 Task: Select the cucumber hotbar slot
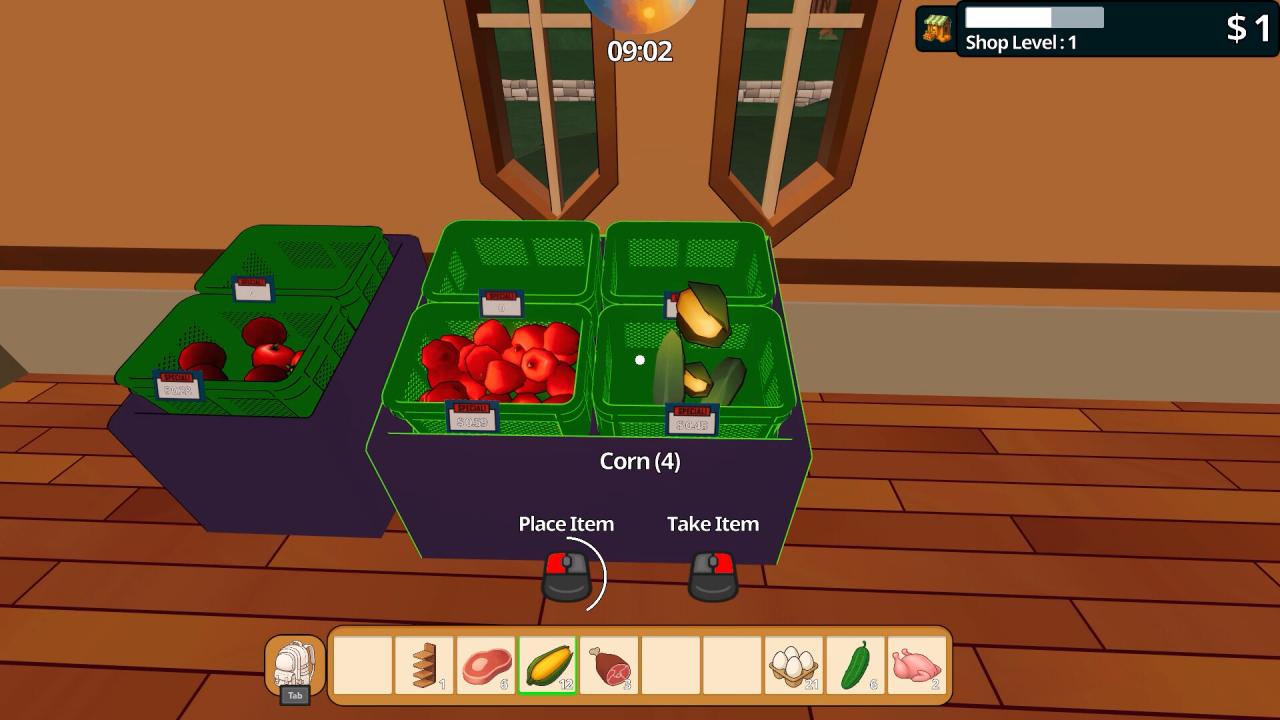coord(852,662)
